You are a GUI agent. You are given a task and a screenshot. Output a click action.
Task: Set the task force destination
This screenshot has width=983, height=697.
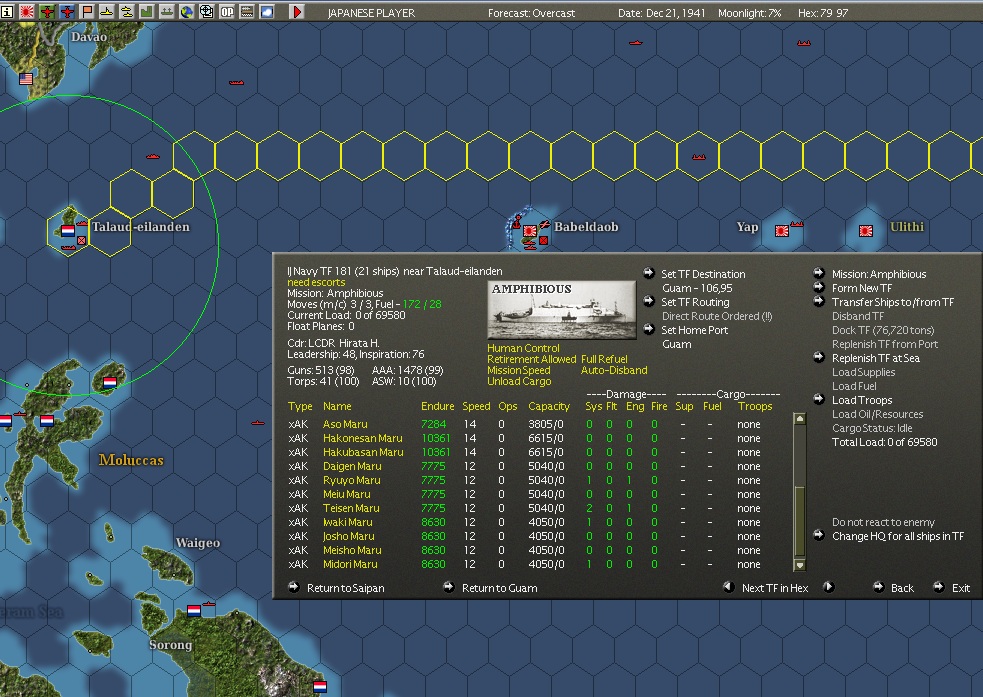coord(702,274)
